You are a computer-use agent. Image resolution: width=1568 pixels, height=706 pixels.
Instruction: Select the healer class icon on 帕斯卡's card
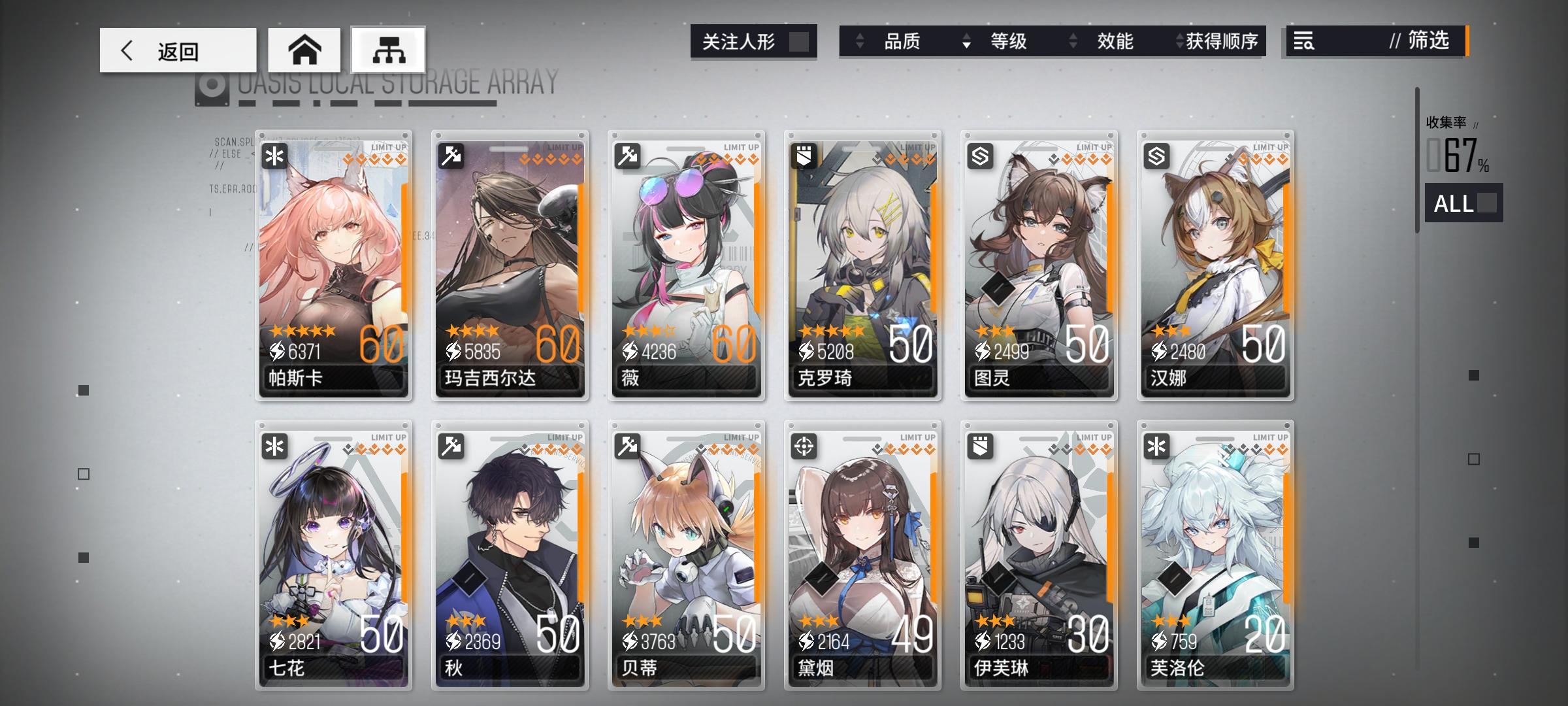[x=274, y=155]
